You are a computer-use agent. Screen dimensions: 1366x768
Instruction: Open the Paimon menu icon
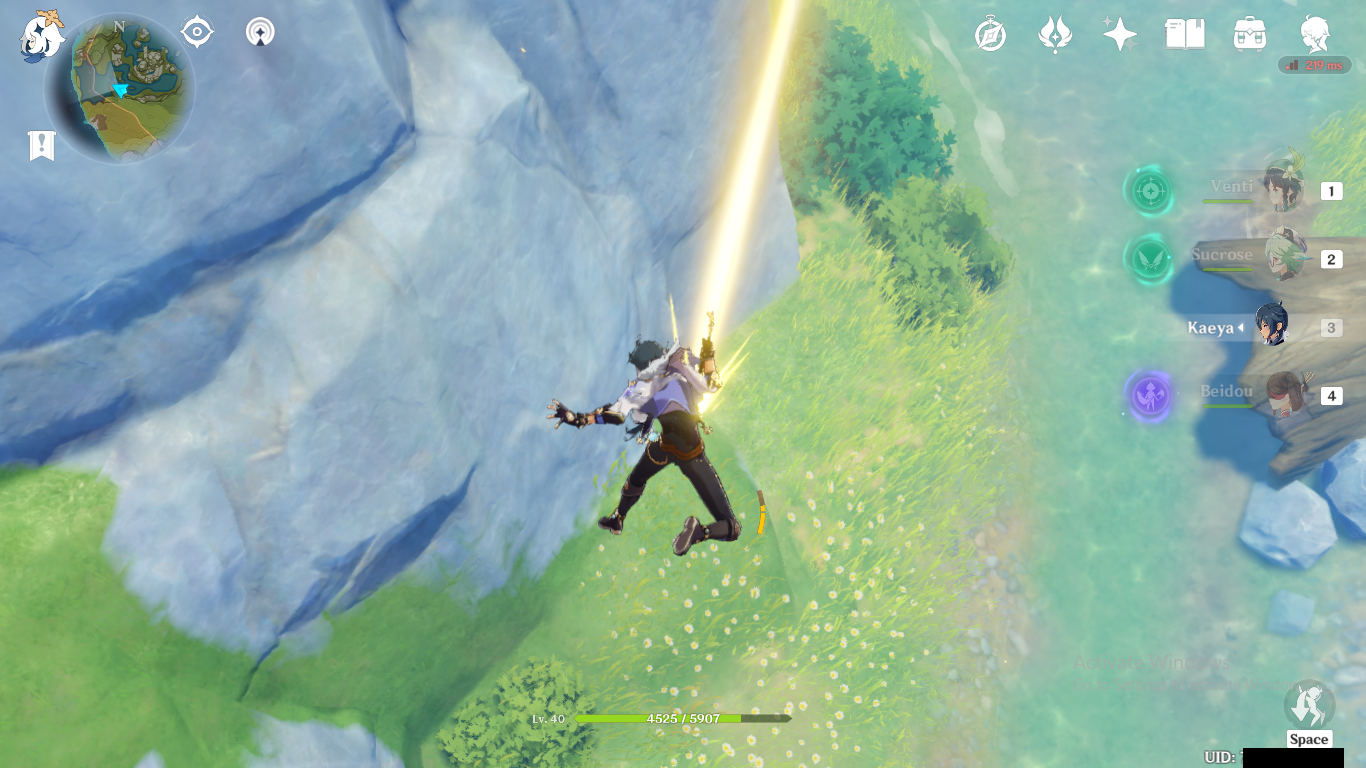pyautogui.click(x=41, y=35)
